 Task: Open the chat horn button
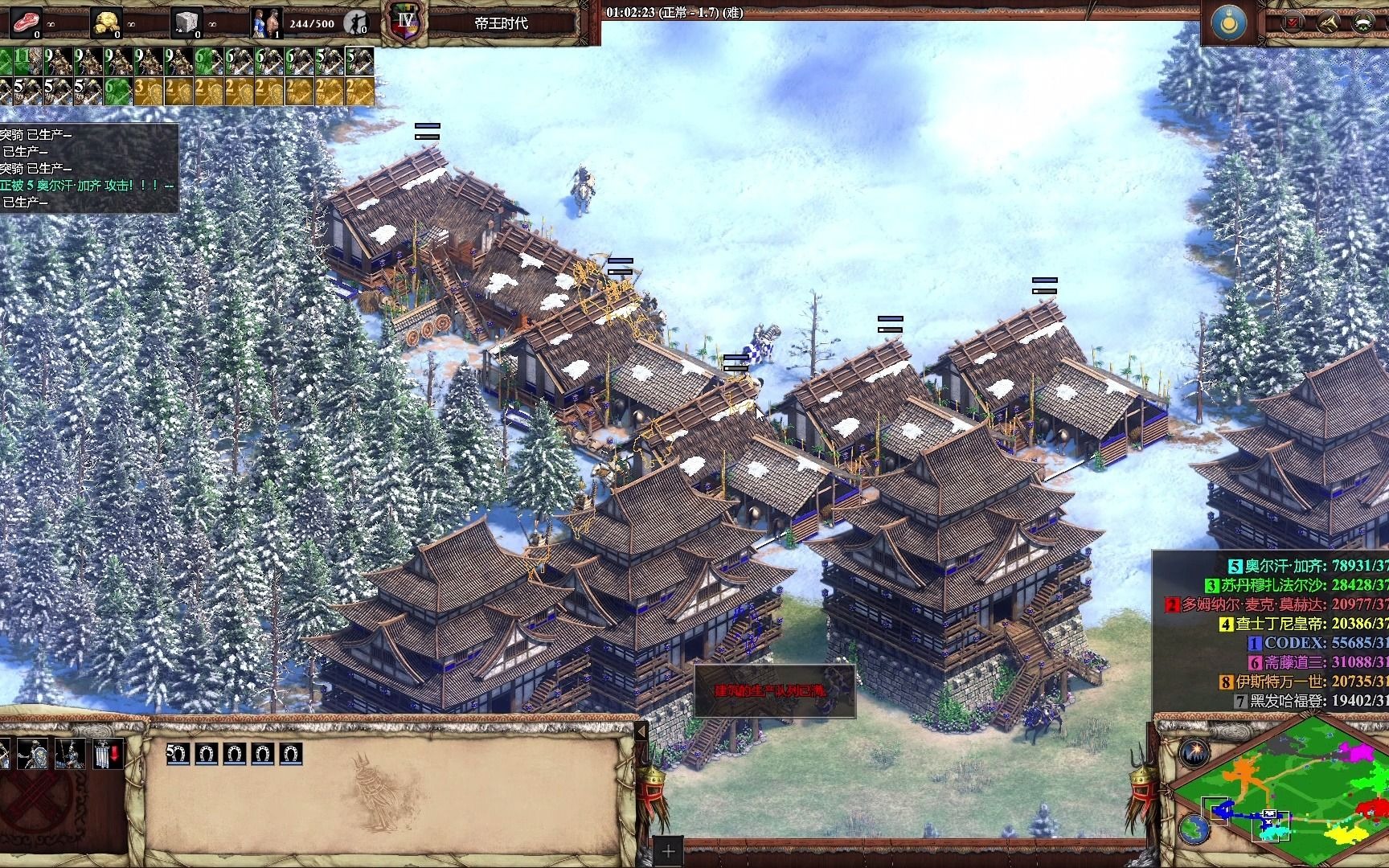click(1328, 23)
